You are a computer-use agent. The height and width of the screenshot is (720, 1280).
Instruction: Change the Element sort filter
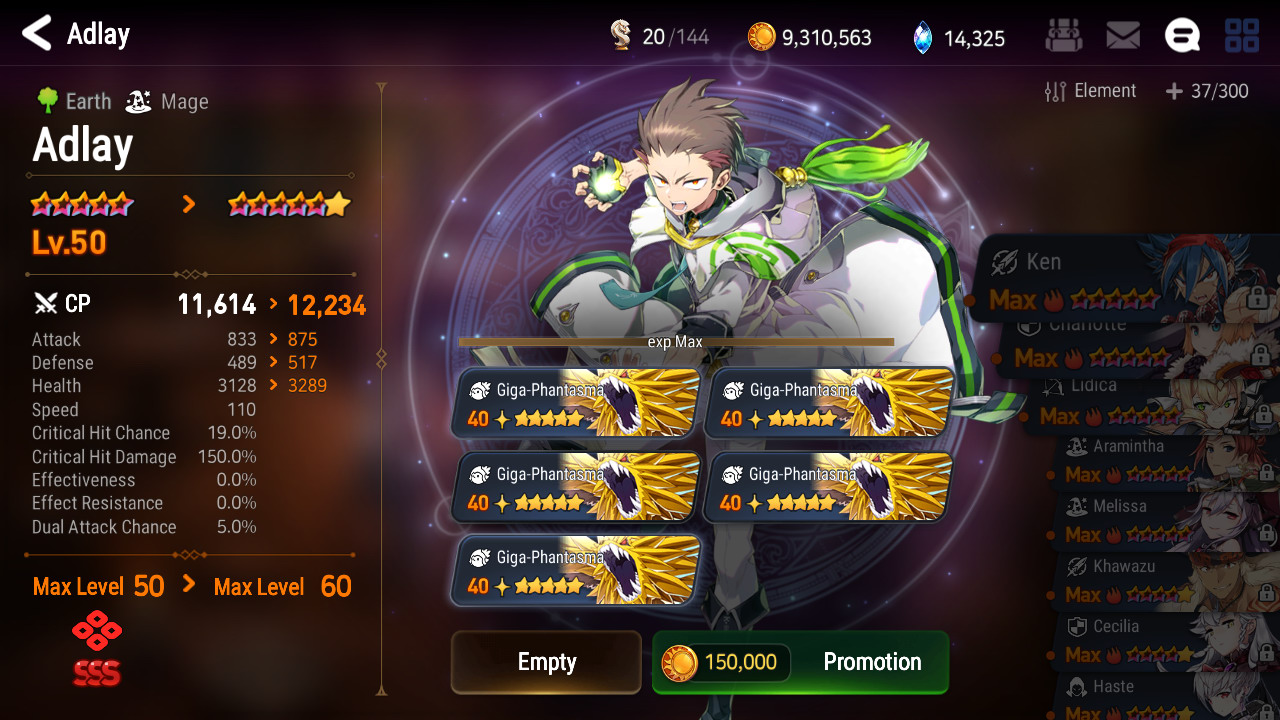(x=1090, y=92)
